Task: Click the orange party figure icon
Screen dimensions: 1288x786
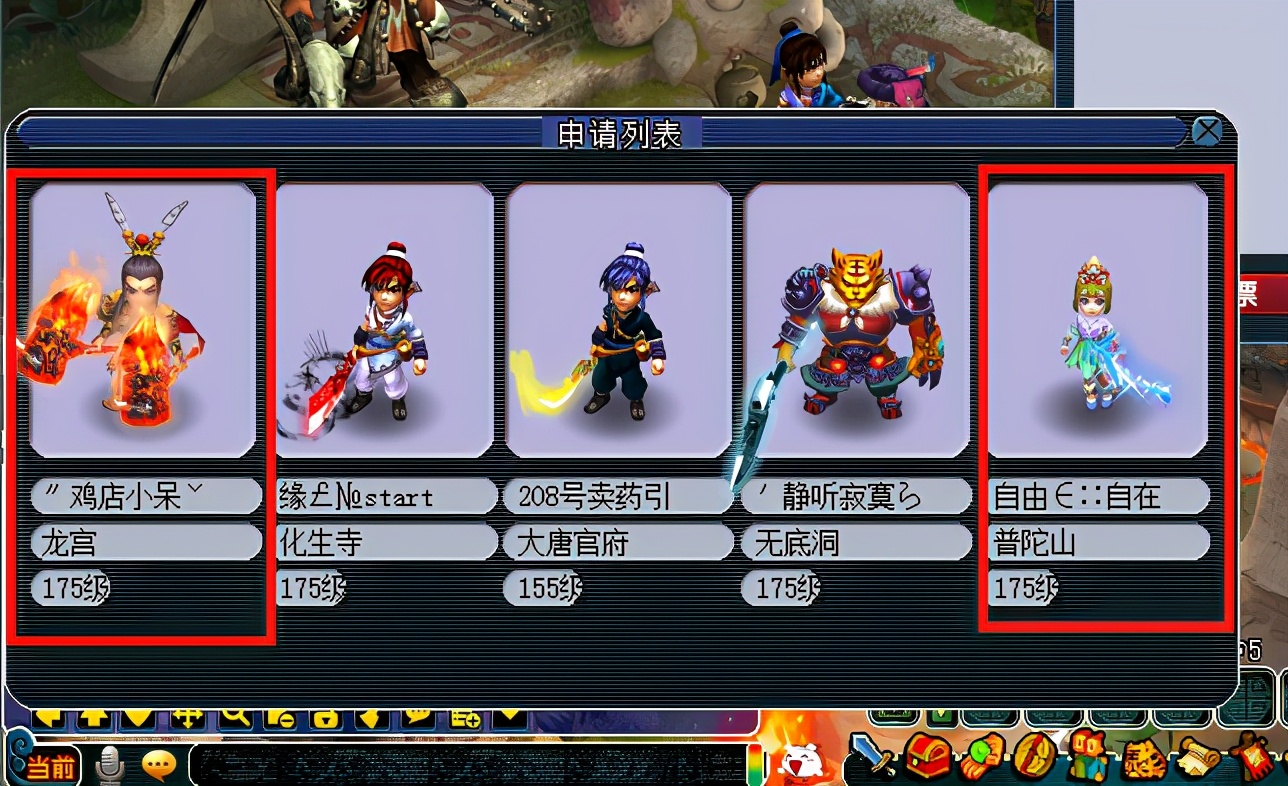Action: point(1087,756)
